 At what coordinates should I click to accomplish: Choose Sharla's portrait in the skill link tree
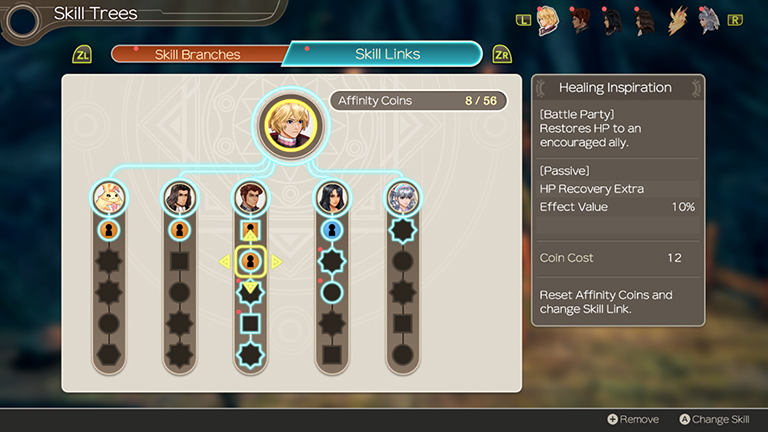pos(331,197)
